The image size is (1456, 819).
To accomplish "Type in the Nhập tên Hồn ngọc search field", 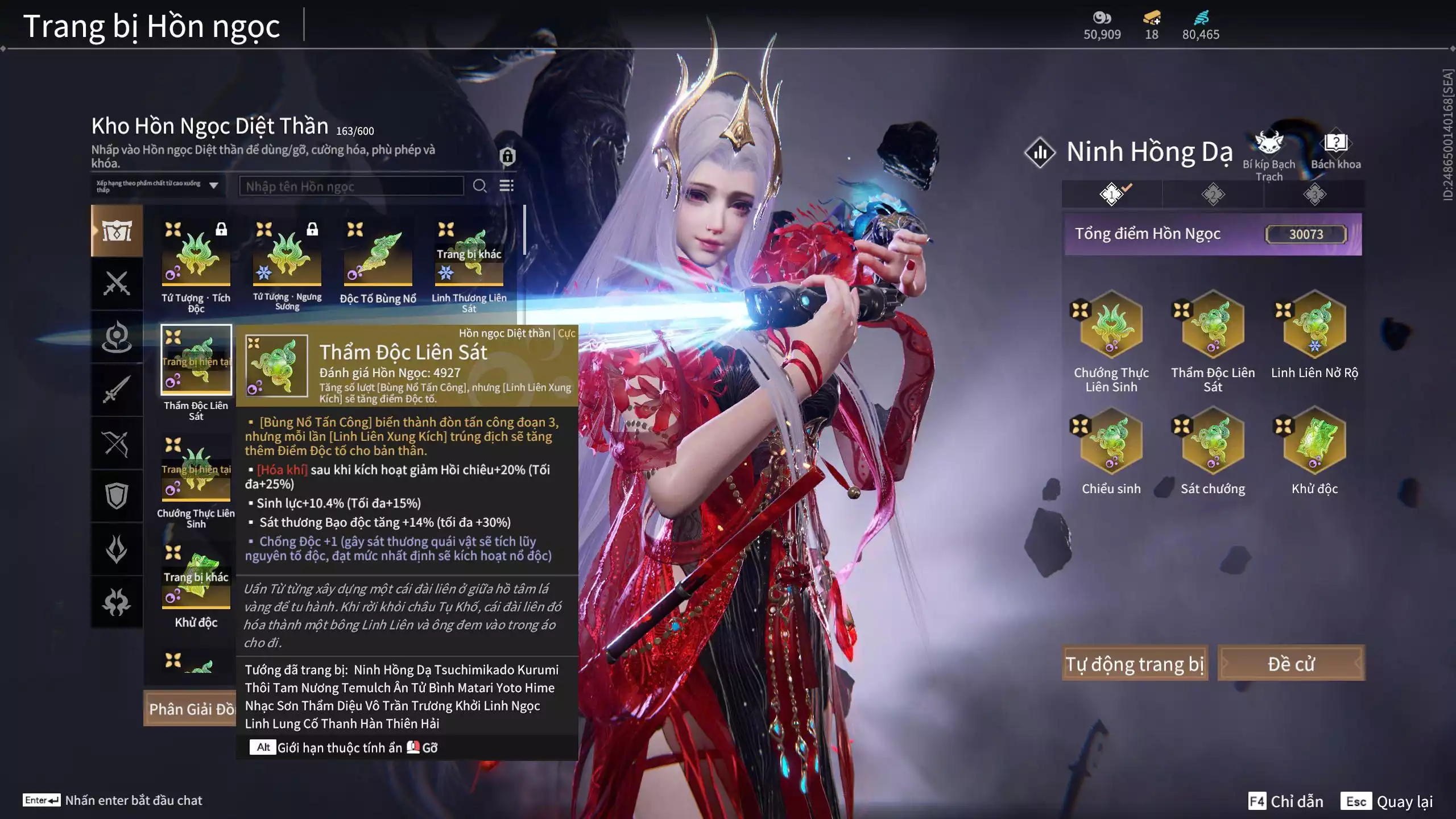I will point(351,186).
